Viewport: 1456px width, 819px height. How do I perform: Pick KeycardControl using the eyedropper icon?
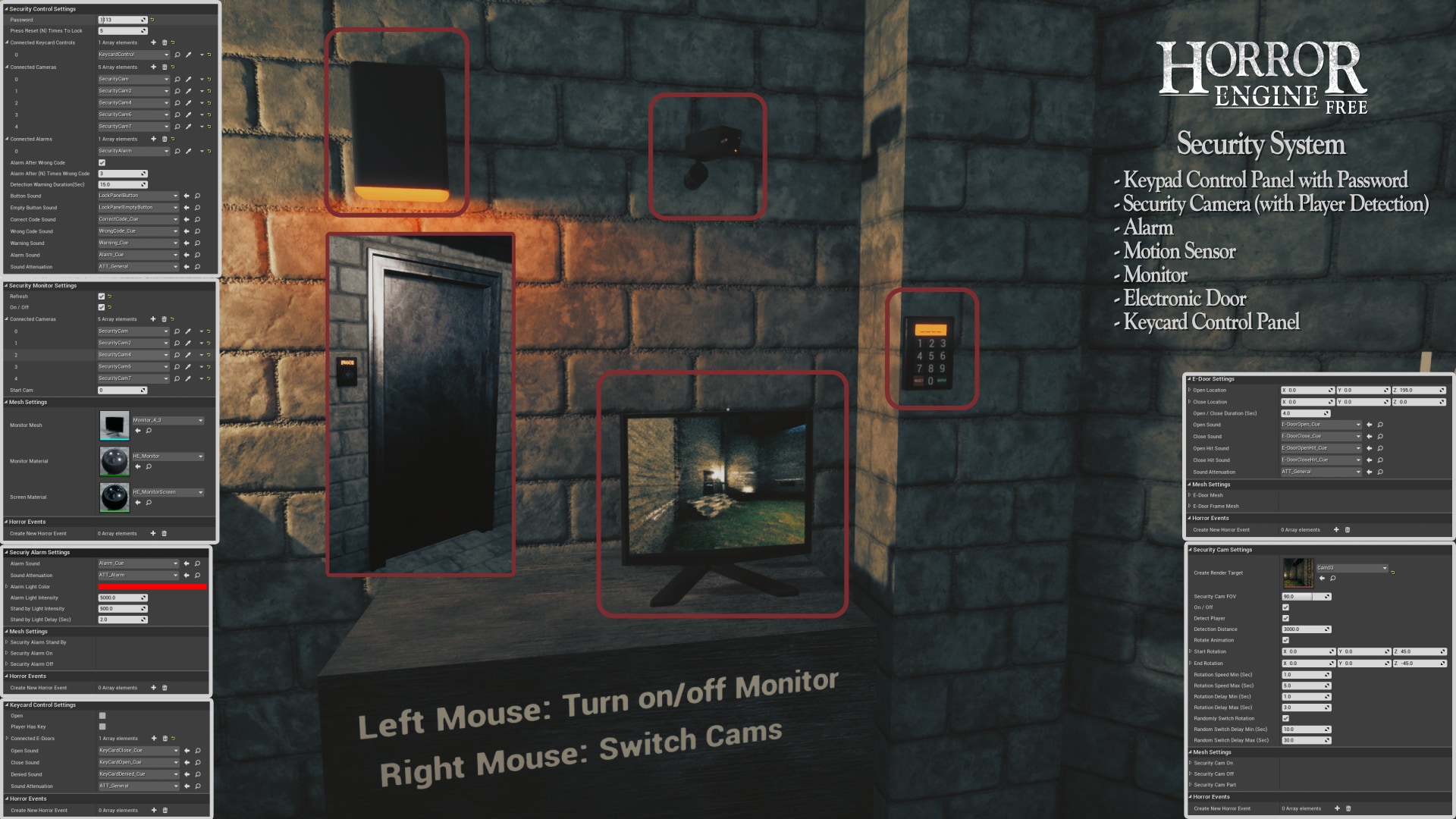(x=188, y=55)
